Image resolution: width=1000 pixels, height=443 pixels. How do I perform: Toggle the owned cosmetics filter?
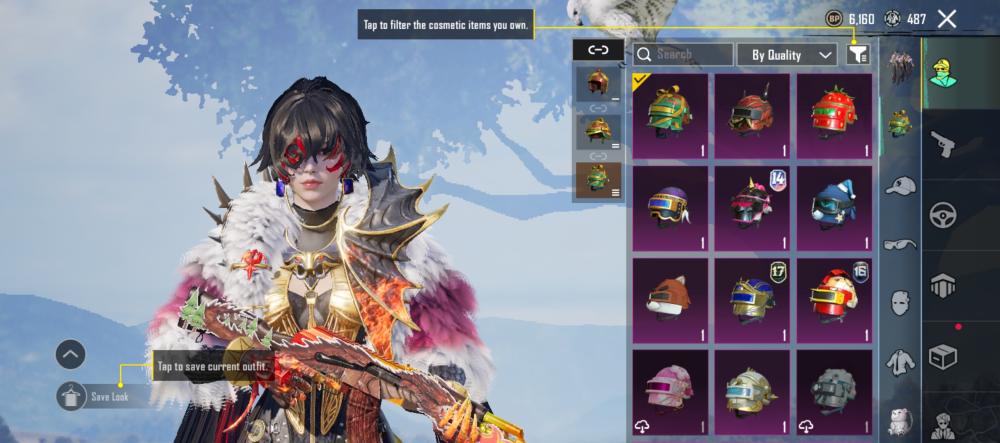(x=857, y=55)
